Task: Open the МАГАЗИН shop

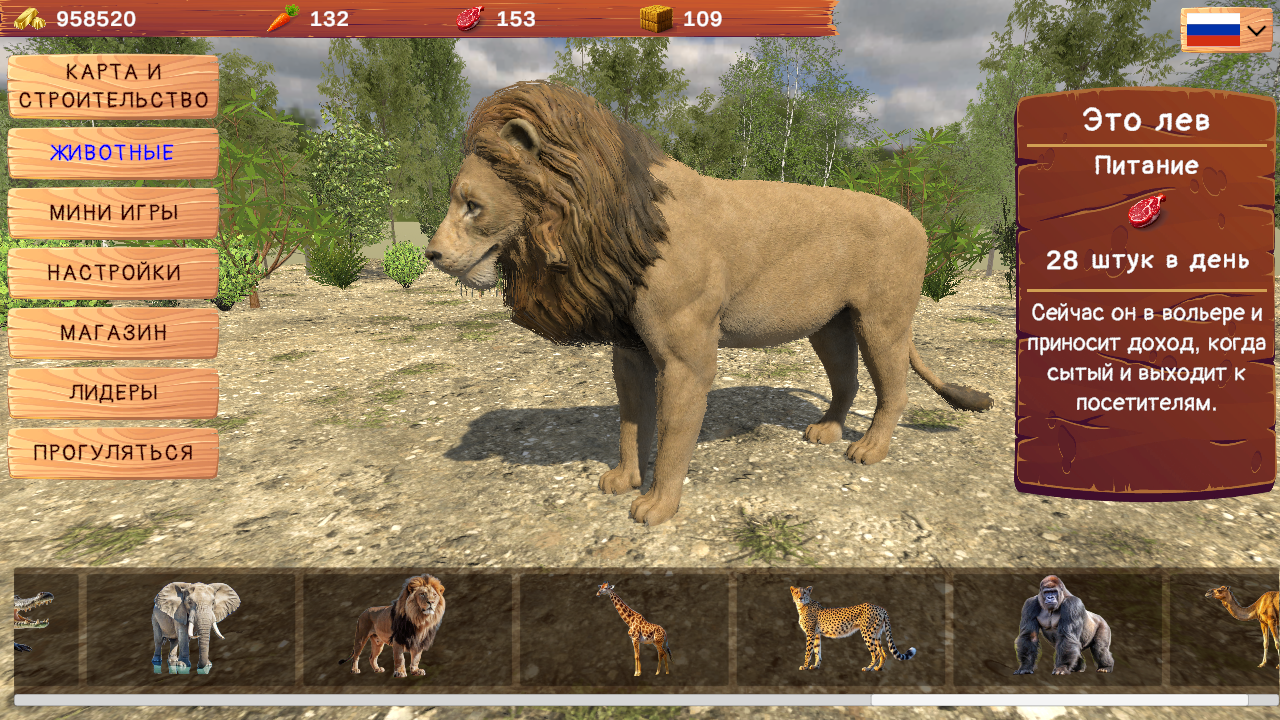Action: (x=112, y=333)
